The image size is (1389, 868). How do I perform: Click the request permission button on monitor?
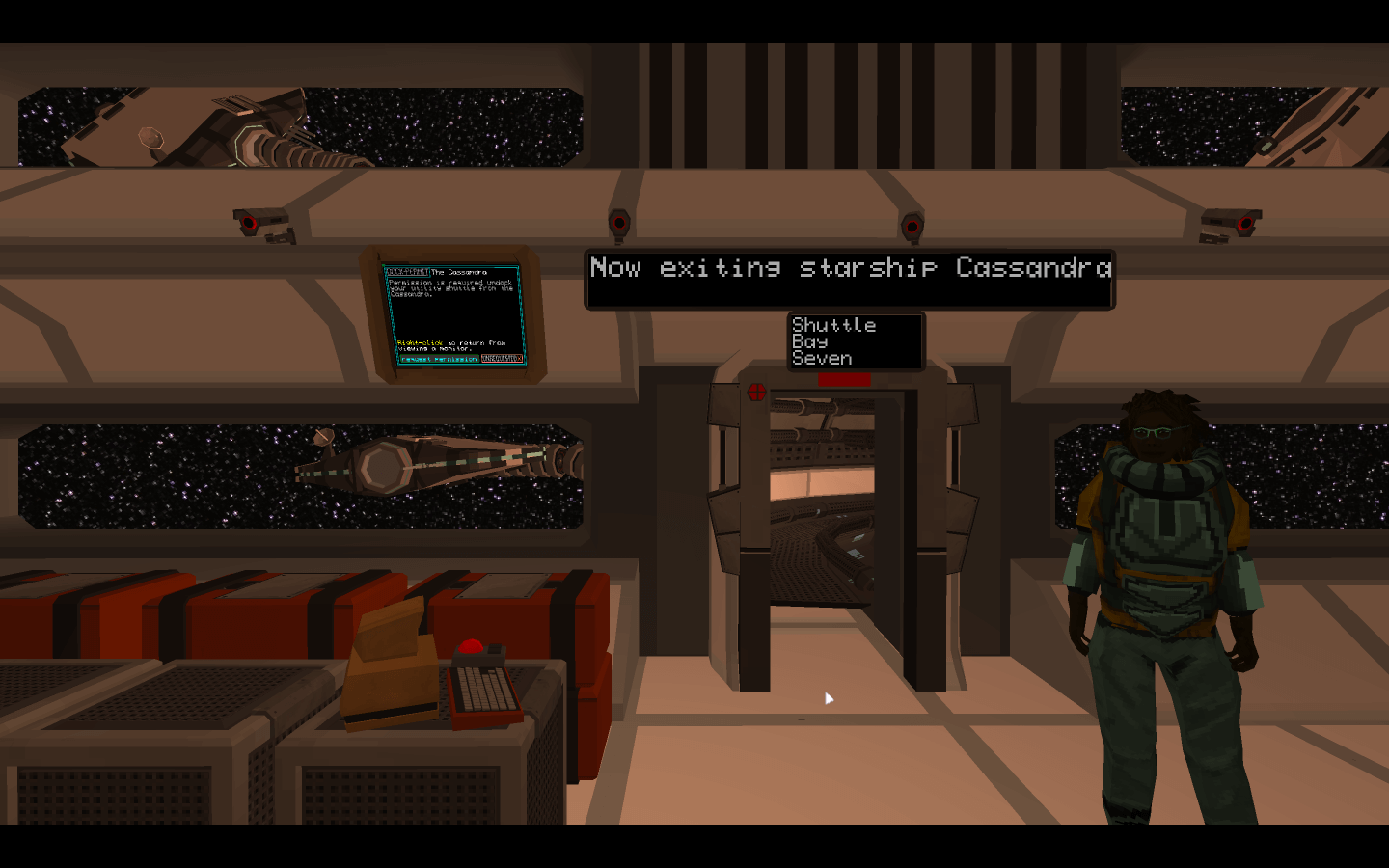439,359
